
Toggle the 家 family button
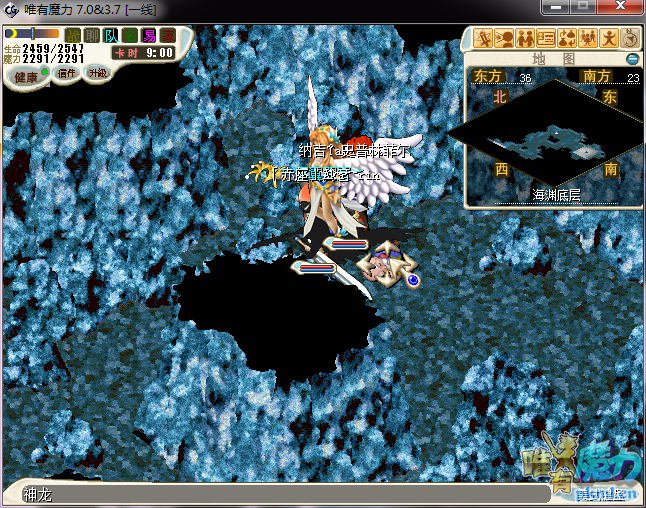[167, 36]
